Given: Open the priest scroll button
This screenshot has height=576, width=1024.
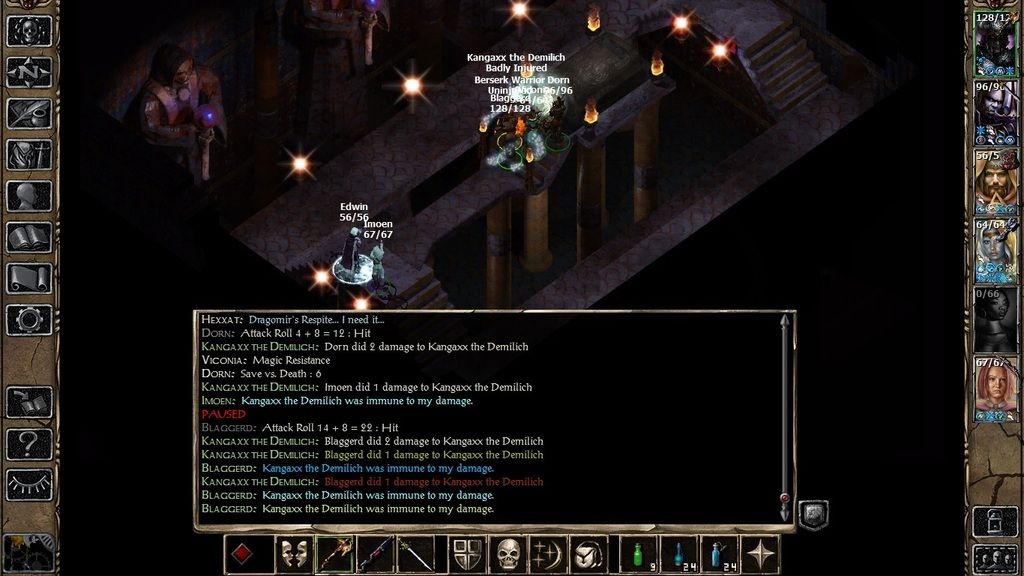Looking at the screenshot, I should coord(29,278).
